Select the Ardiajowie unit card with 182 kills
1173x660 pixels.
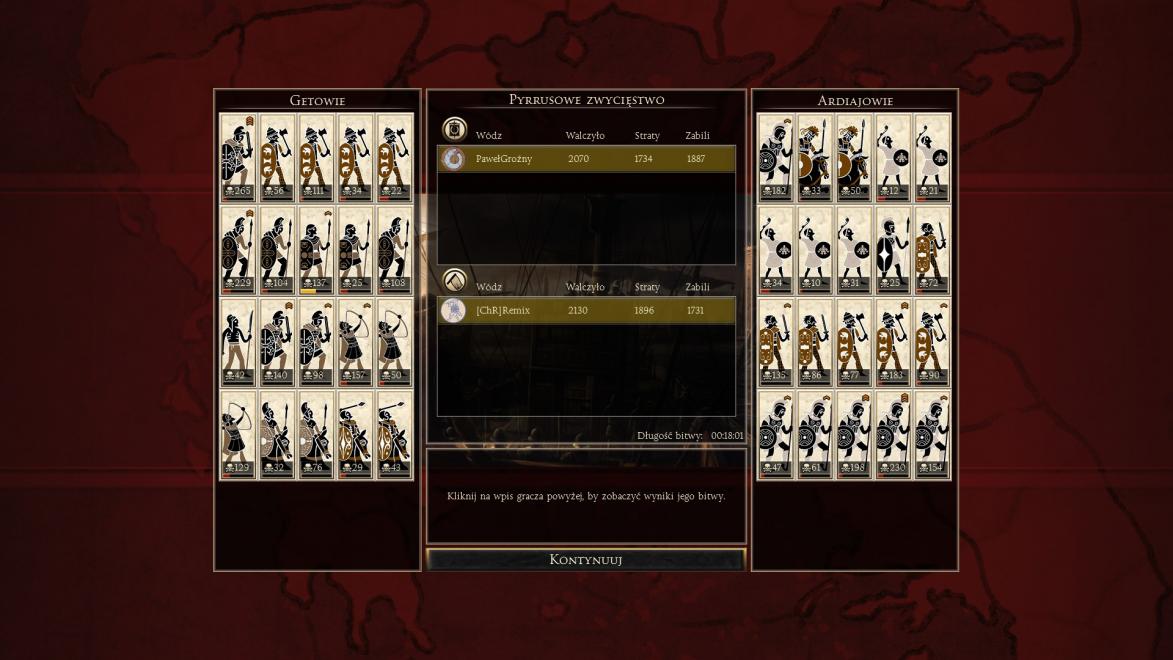point(776,158)
